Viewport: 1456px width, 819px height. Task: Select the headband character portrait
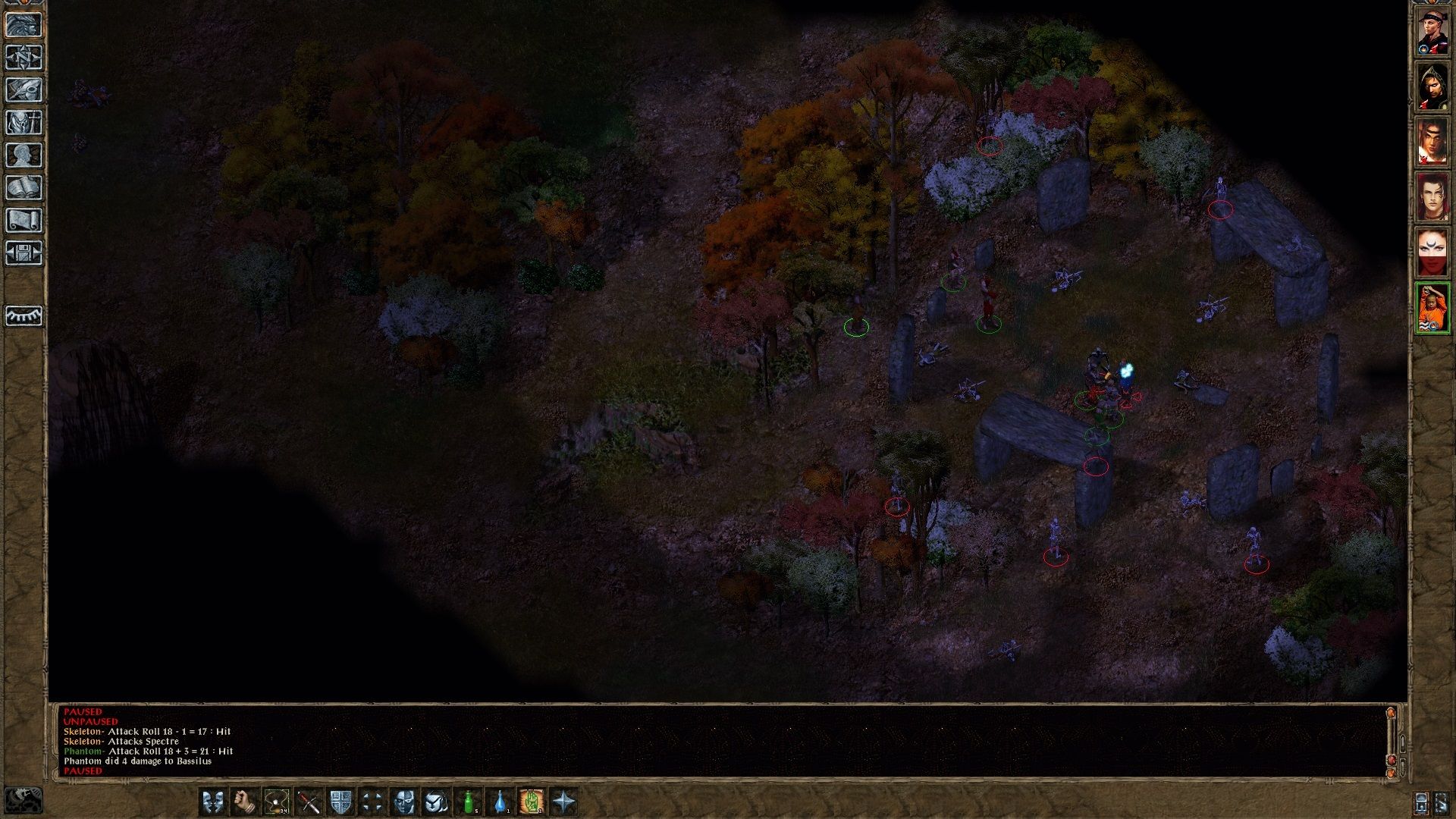[1432, 31]
